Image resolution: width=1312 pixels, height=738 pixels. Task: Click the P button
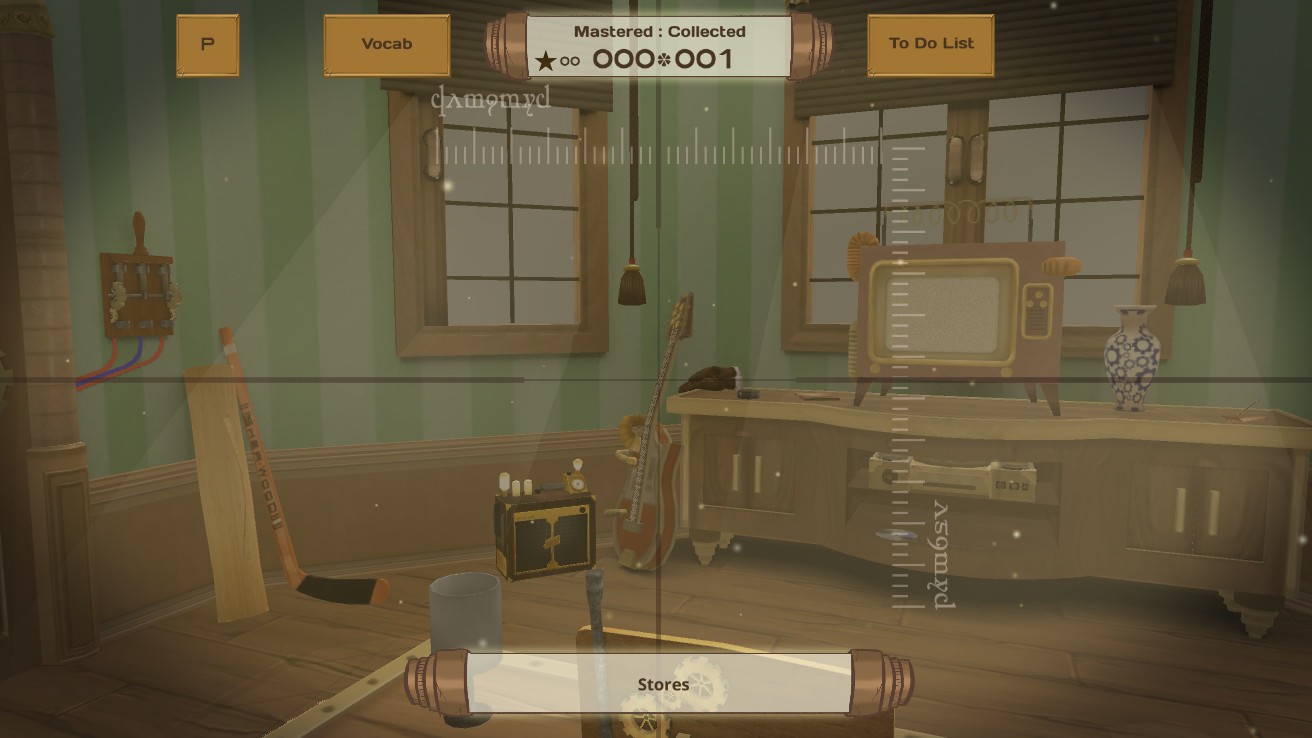(207, 45)
